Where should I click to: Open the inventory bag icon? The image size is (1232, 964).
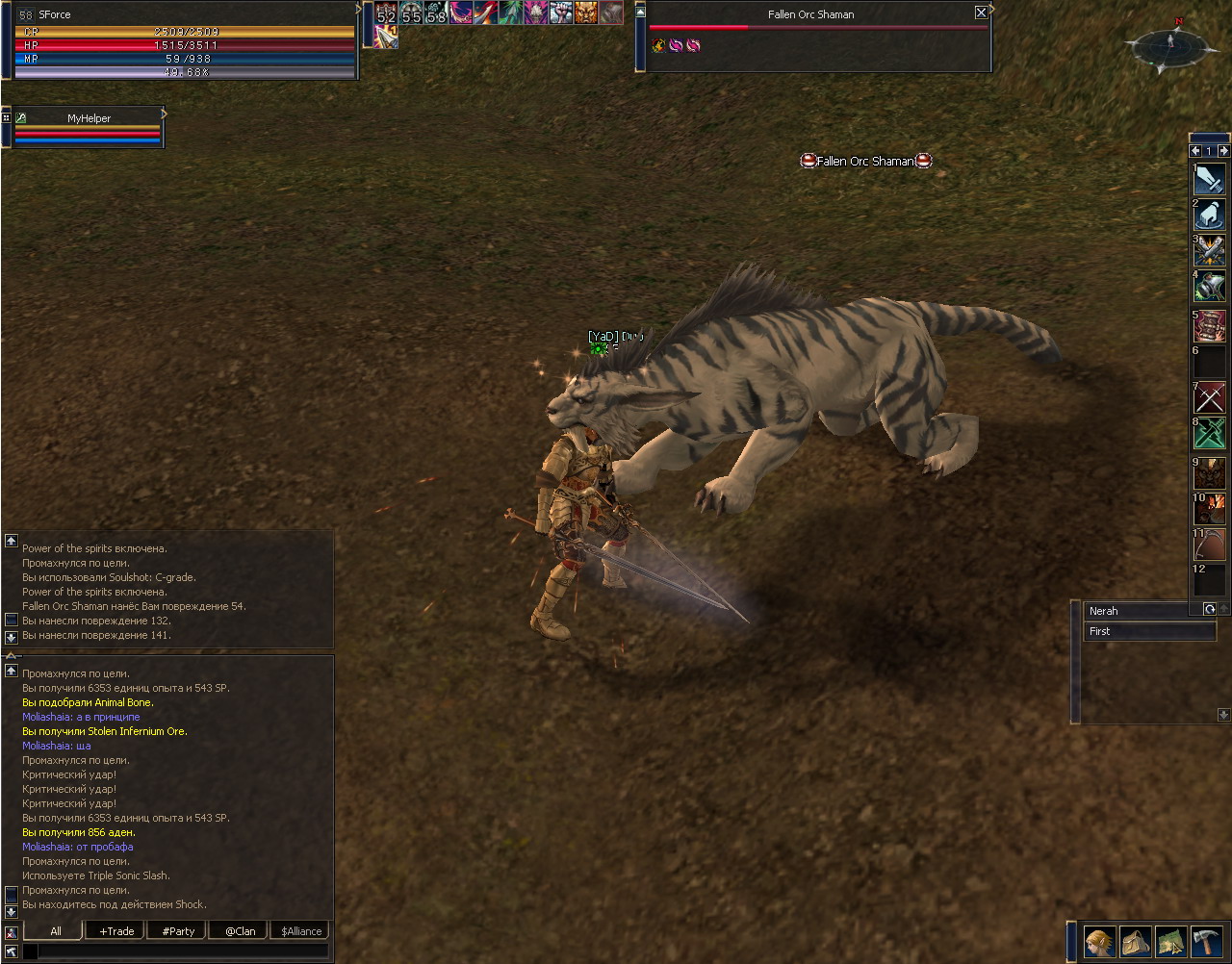1136,940
